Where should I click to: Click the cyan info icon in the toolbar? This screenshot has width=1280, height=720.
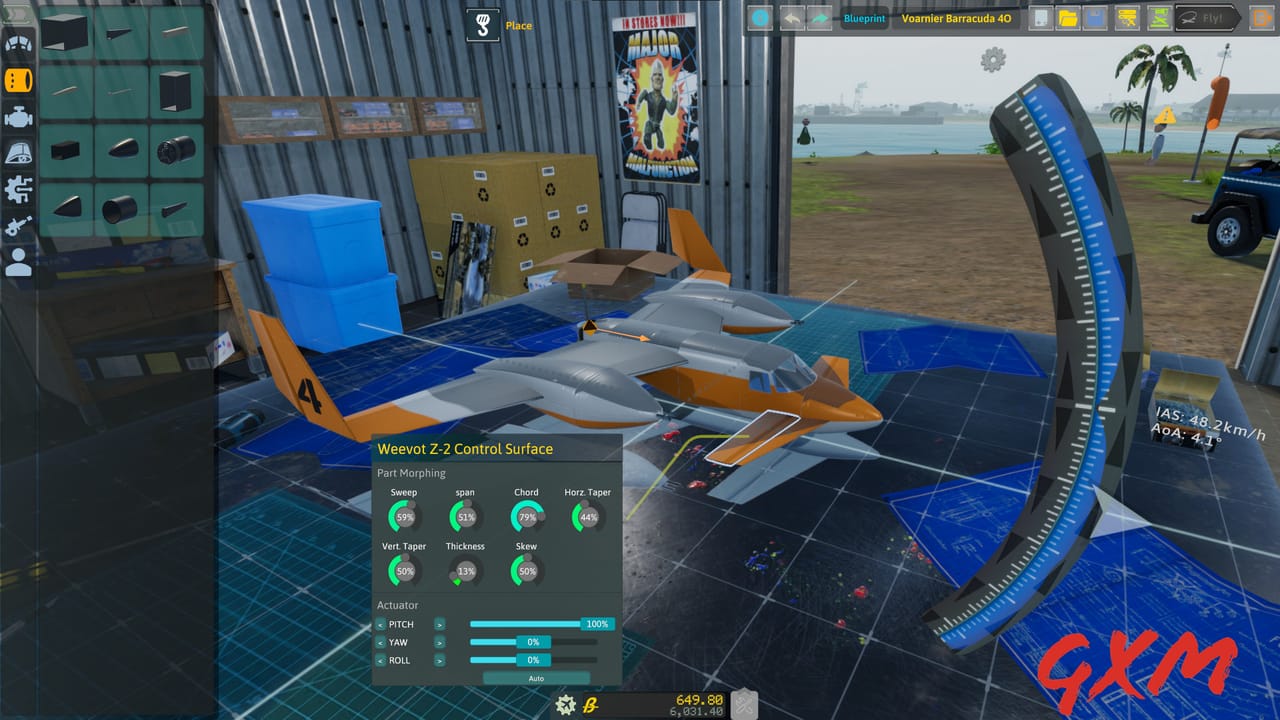(x=759, y=17)
